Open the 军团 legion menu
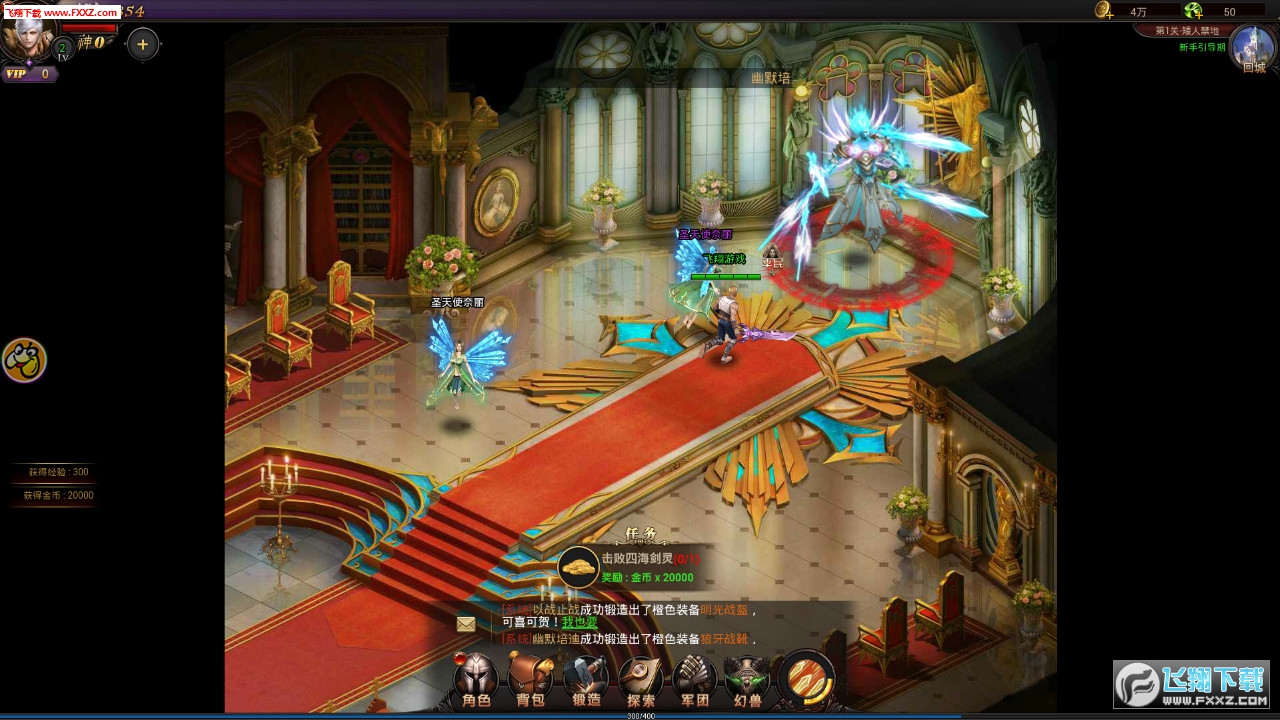The image size is (1280, 720). click(x=694, y=680)
